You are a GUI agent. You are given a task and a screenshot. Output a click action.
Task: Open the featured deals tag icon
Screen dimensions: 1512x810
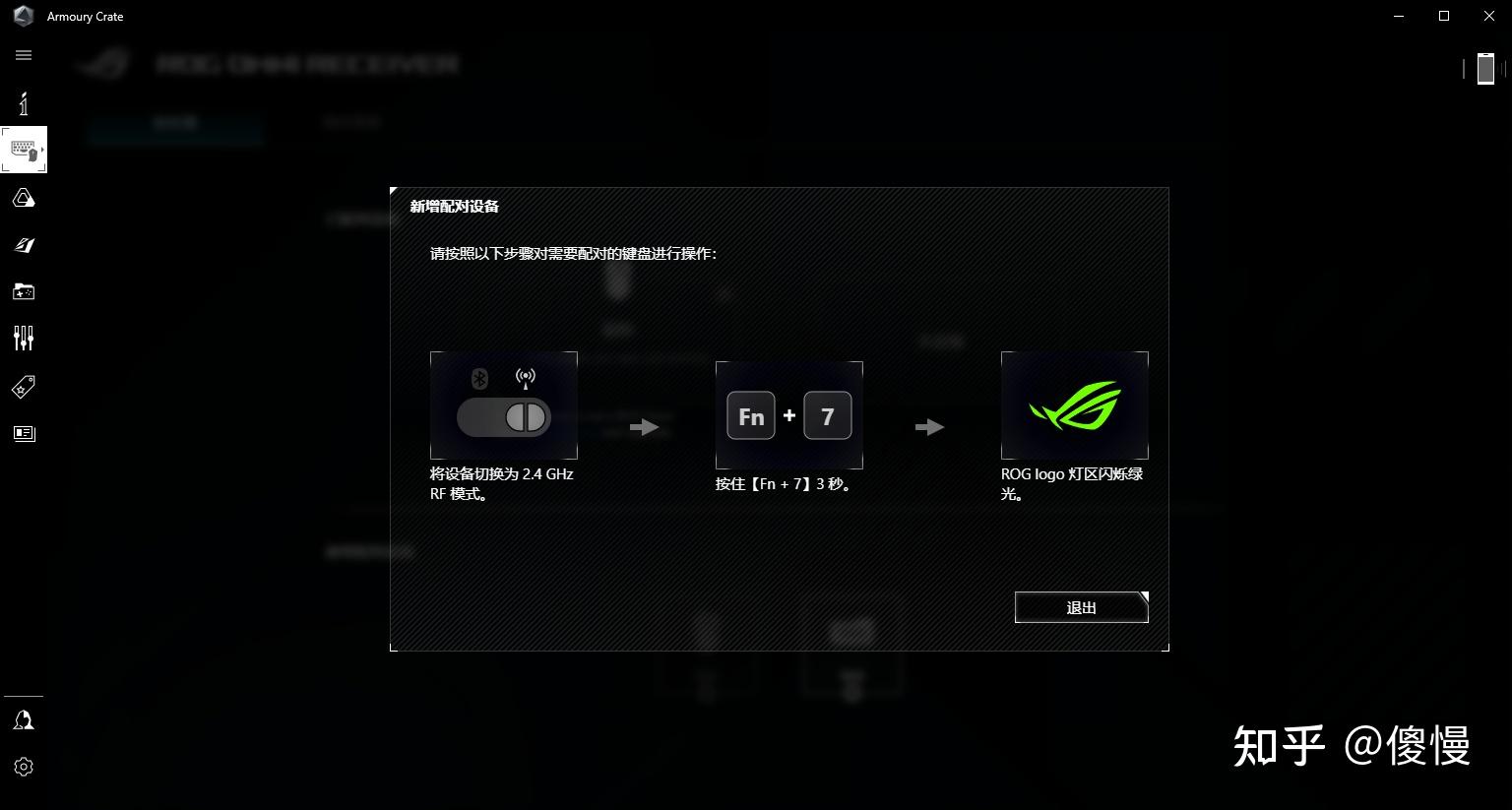[x=24, y=387]
